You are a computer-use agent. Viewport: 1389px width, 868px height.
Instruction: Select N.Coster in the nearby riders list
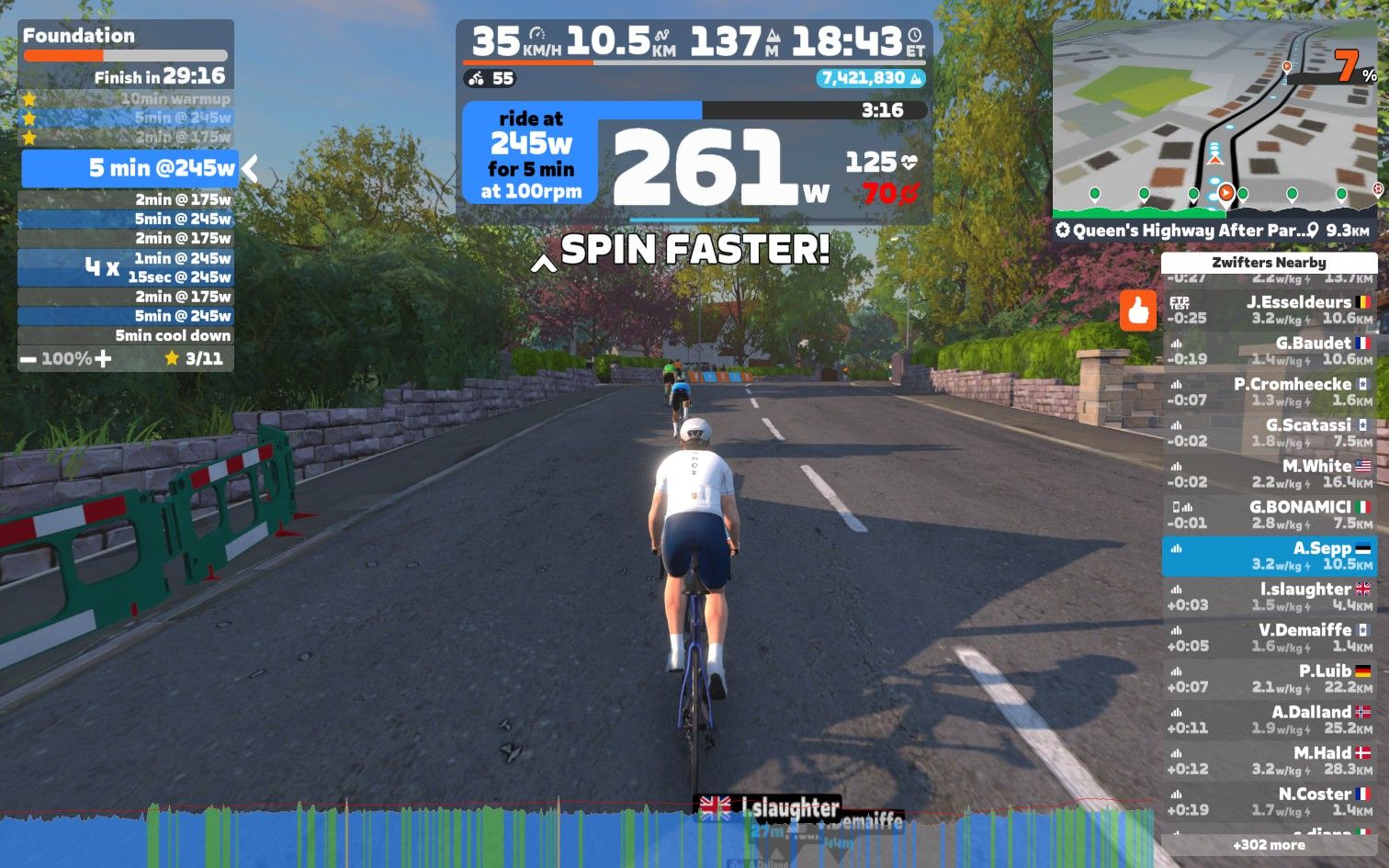1270,802
